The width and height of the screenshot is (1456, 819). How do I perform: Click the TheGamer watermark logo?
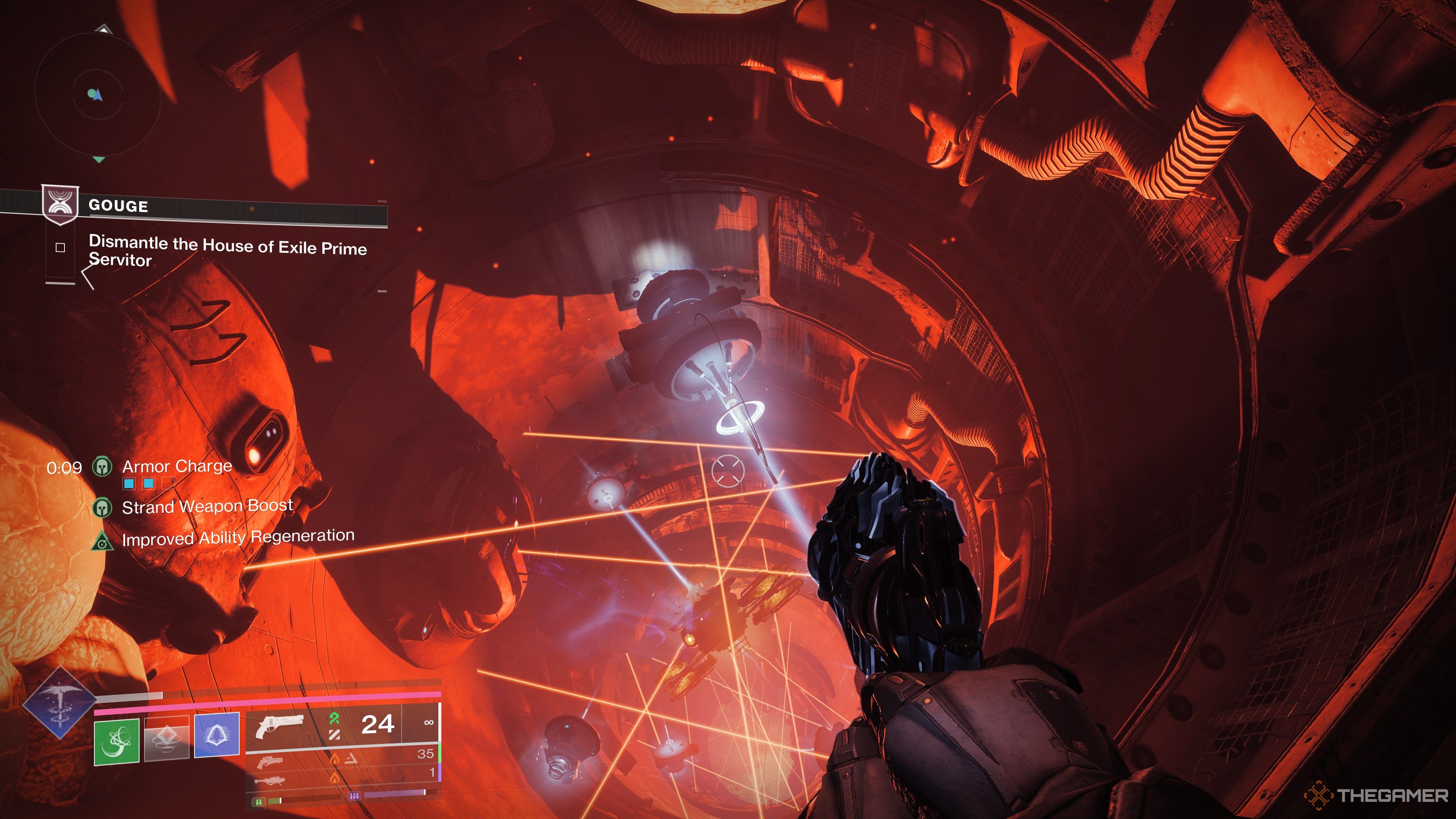tap(1377, 796)
